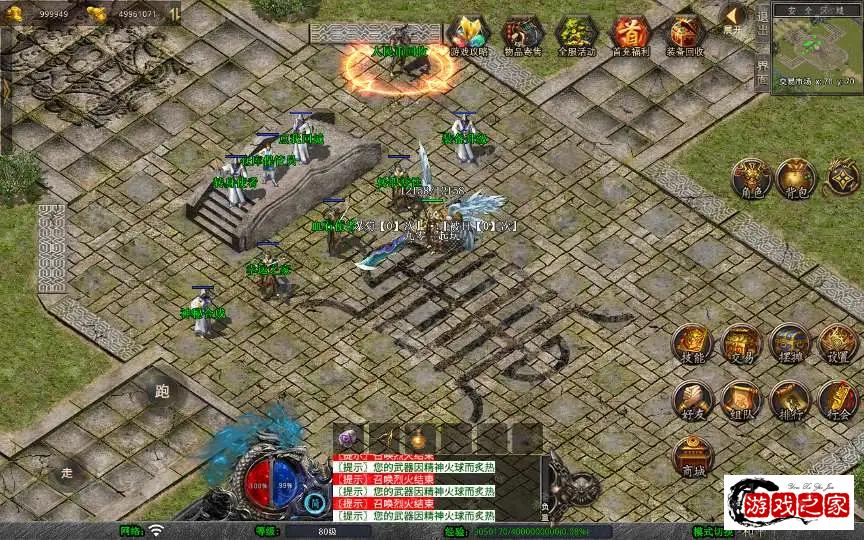Viewport: 864px width, 540px height.
Task: Open the 行会 guild menu
Action: [x=838, y=400]
